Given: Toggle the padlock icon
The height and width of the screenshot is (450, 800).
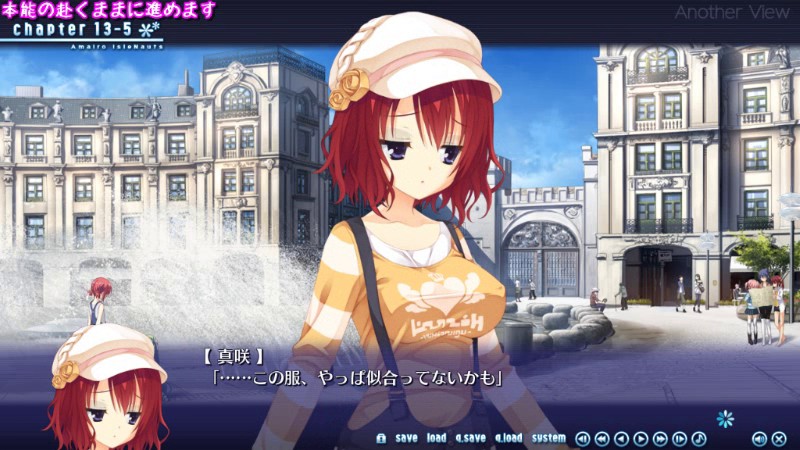Looking at the screenshot, I should tap(381, 438).
